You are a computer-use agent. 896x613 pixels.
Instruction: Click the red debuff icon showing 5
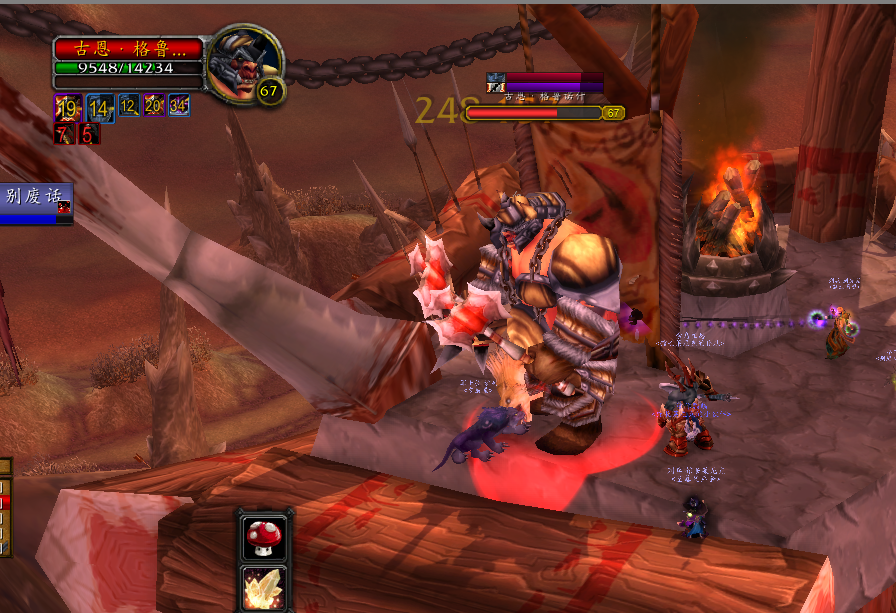point(89,133)
